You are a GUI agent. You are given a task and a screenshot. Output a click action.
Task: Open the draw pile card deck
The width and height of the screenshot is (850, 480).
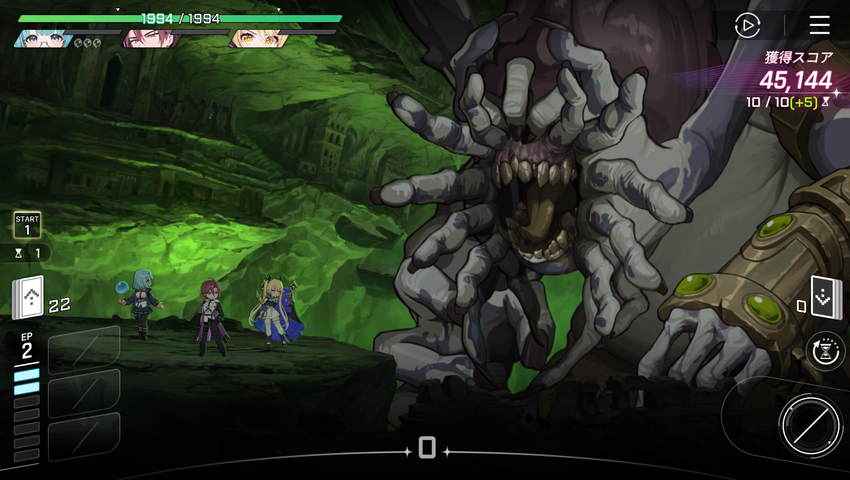(x=28, y=298)
